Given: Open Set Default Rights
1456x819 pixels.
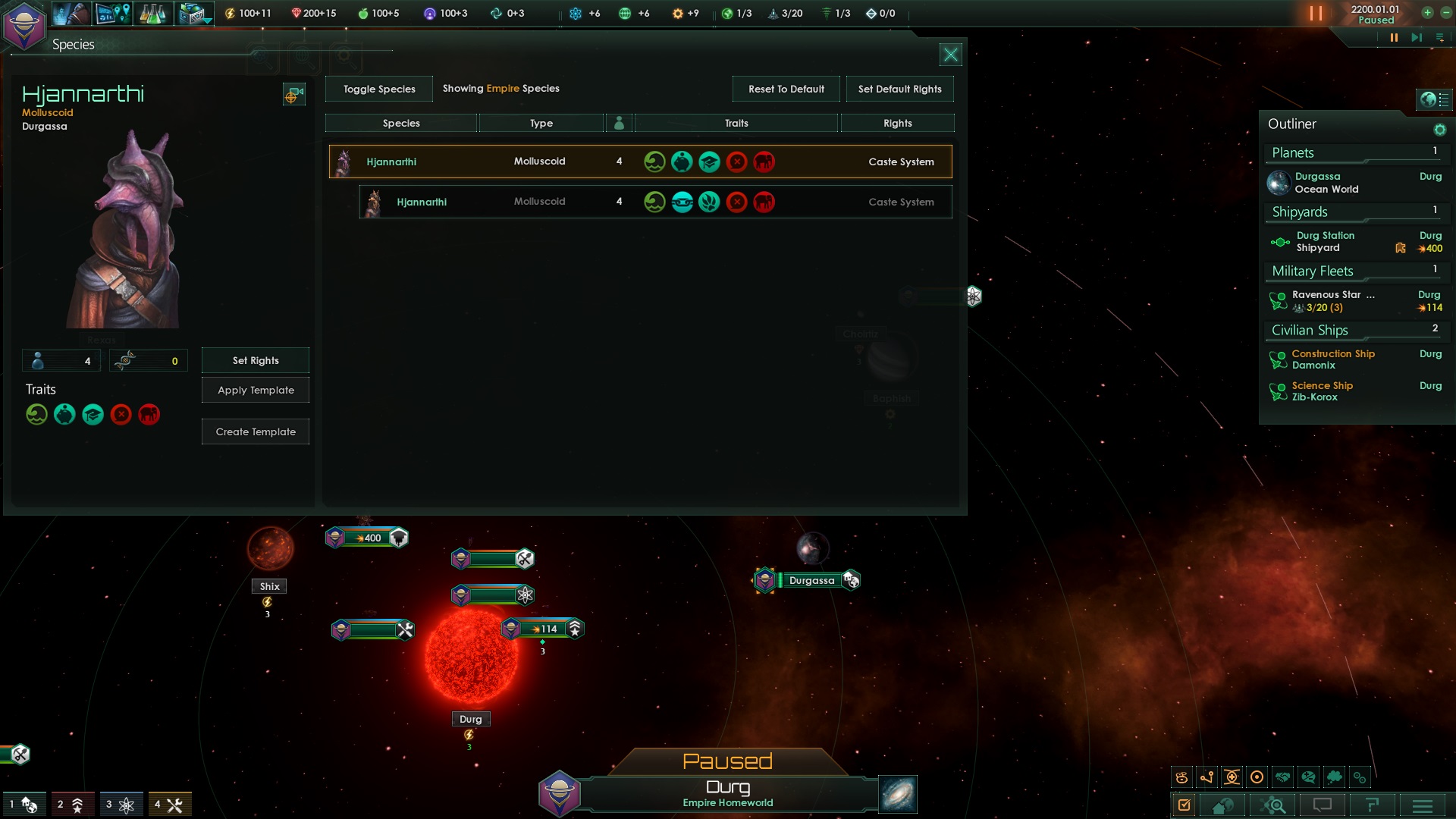Looking at the screenshot, I should coord(899,89).
